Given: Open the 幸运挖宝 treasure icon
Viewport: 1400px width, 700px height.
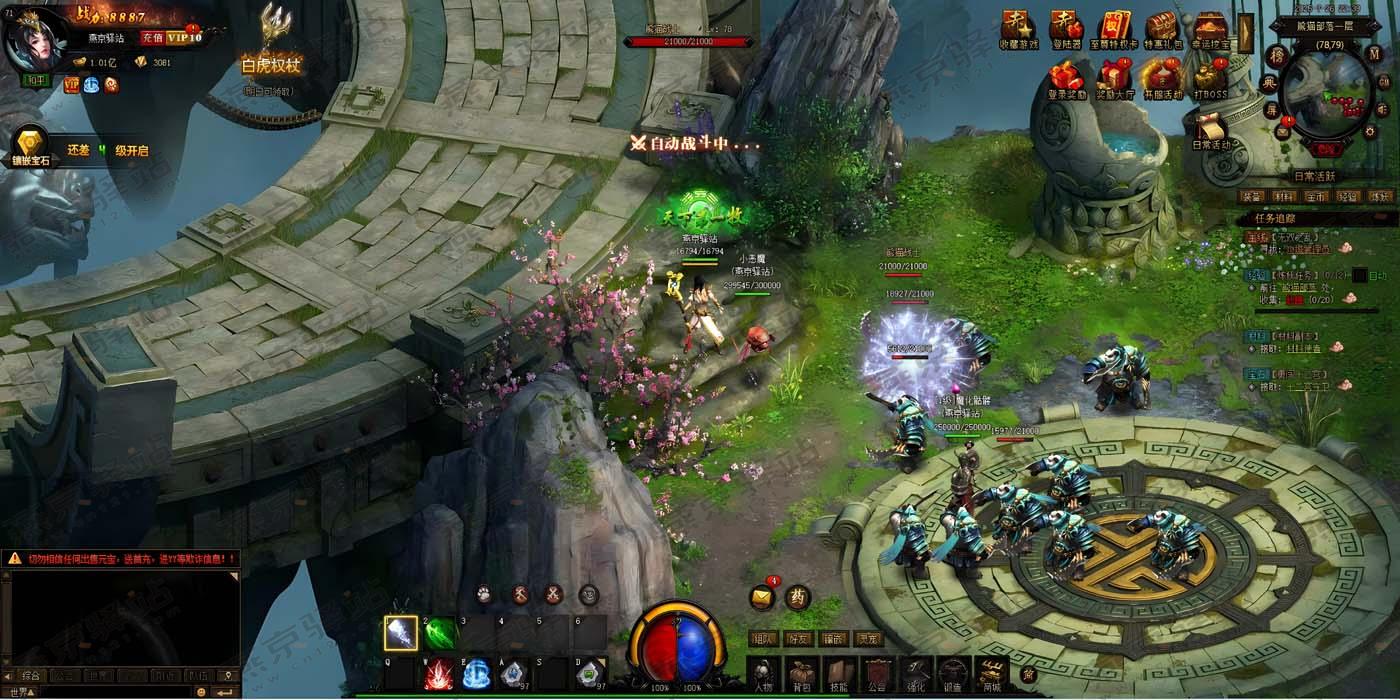Looking at the screenshot, I should (1210, 30).
